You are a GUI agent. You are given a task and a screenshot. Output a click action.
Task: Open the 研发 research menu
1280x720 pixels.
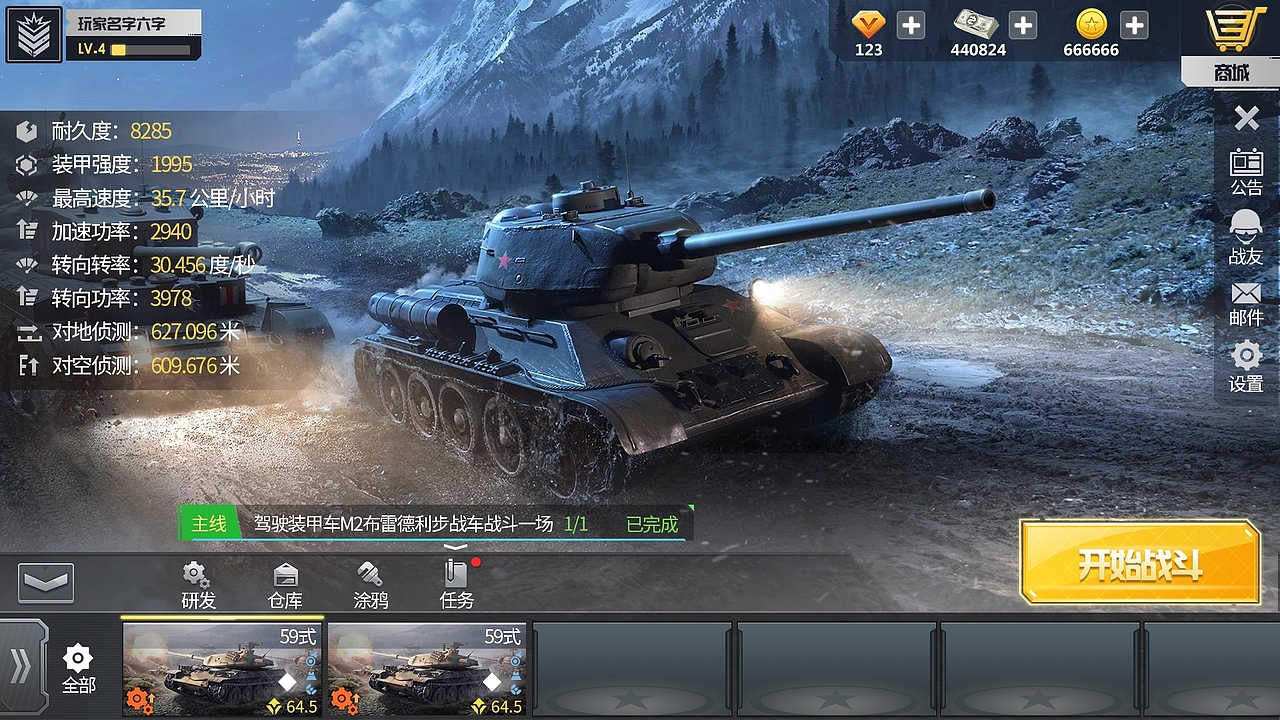point(197,586)
